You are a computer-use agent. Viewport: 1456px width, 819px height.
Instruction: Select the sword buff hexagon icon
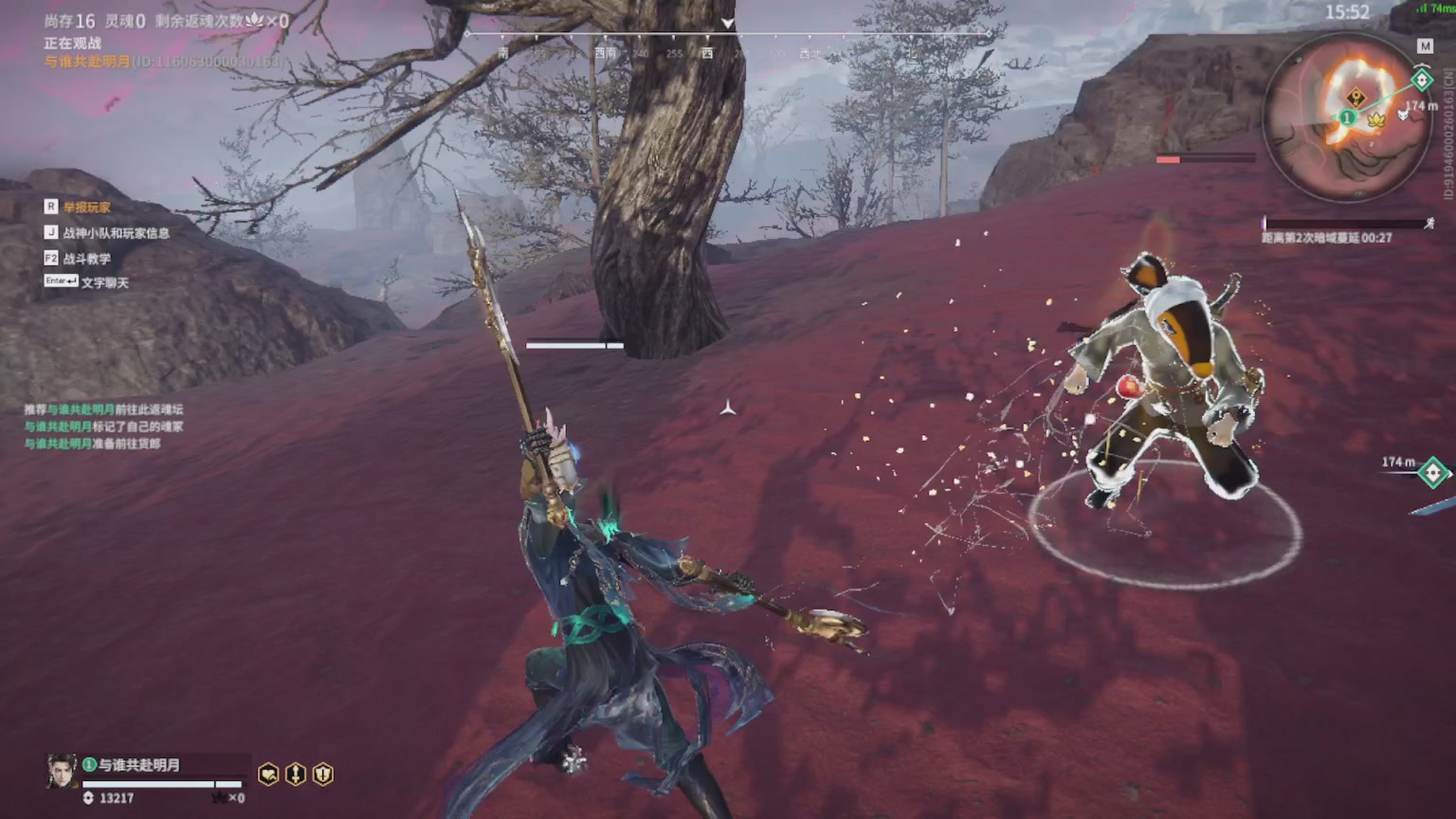click(296, 774)
